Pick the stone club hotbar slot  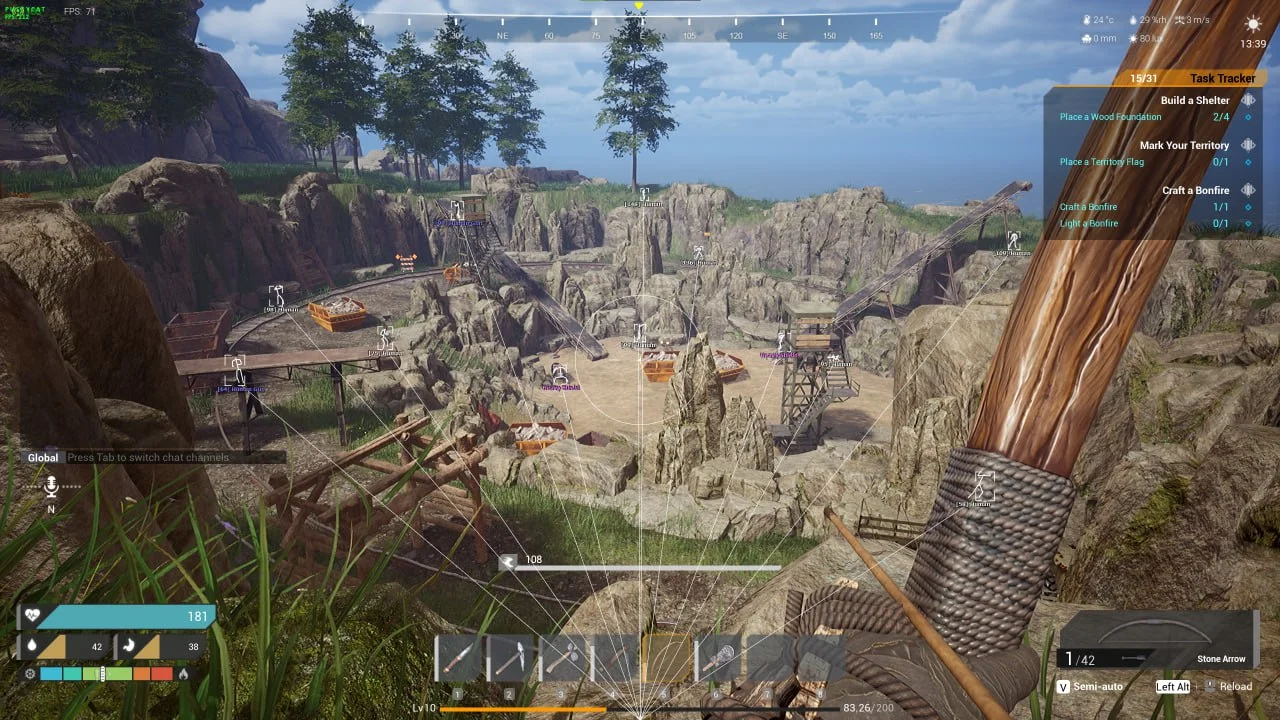tap(719, 658)
